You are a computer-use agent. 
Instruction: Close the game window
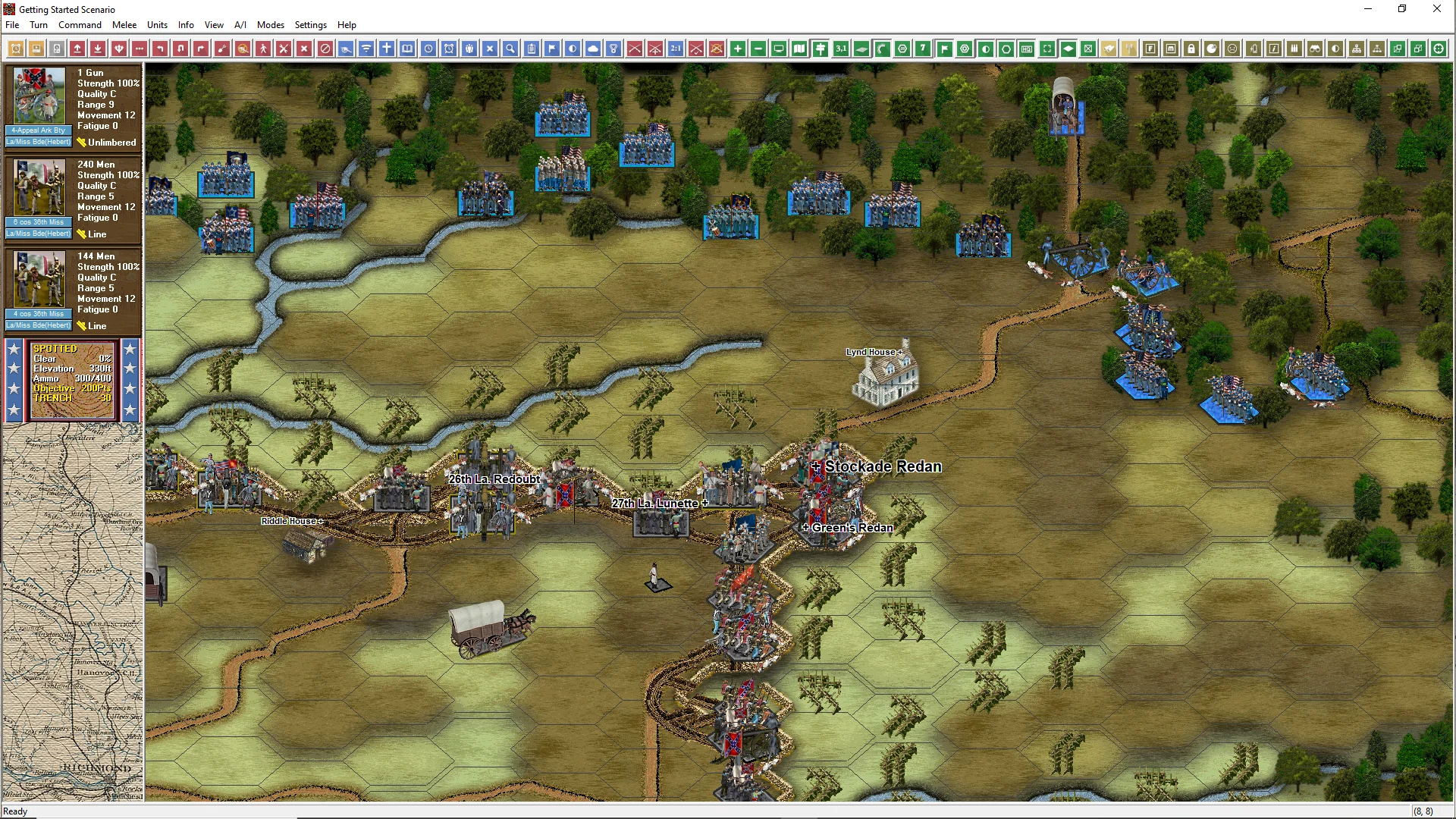1436,9
